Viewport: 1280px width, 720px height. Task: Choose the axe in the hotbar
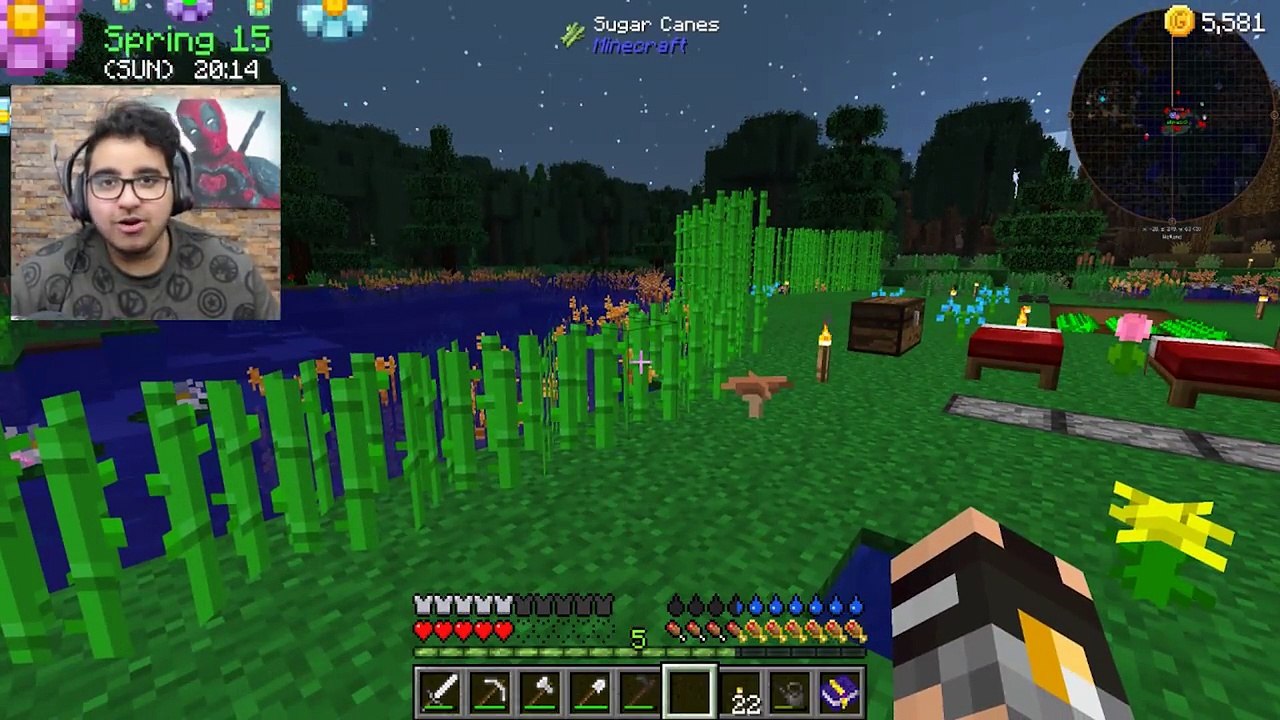(540, 692)
